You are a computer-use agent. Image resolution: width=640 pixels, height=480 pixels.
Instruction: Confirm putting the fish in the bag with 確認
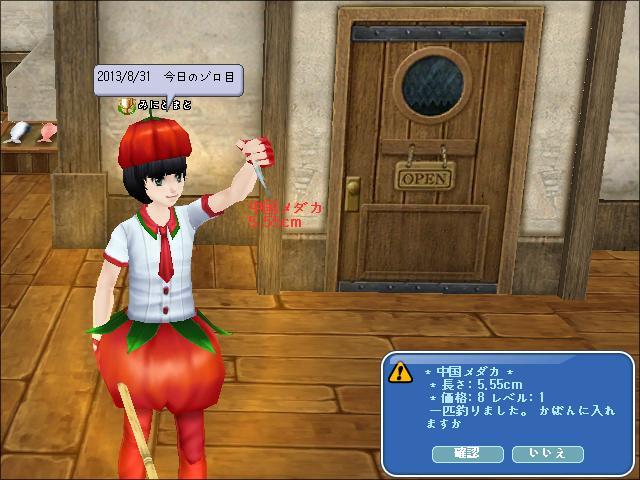point(467,454)
